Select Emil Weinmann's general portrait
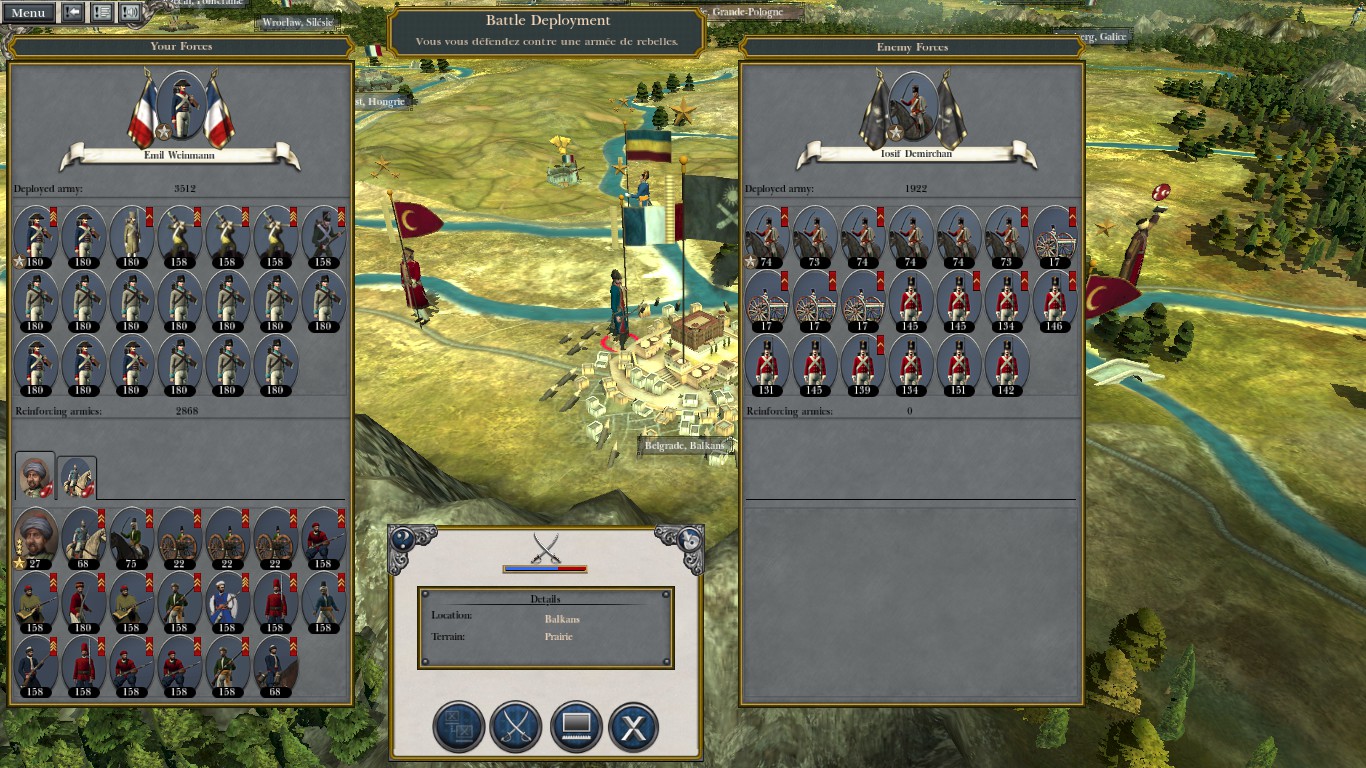Image resolution: width=1366 pixels, height=768 pixels. click(181, 106)
